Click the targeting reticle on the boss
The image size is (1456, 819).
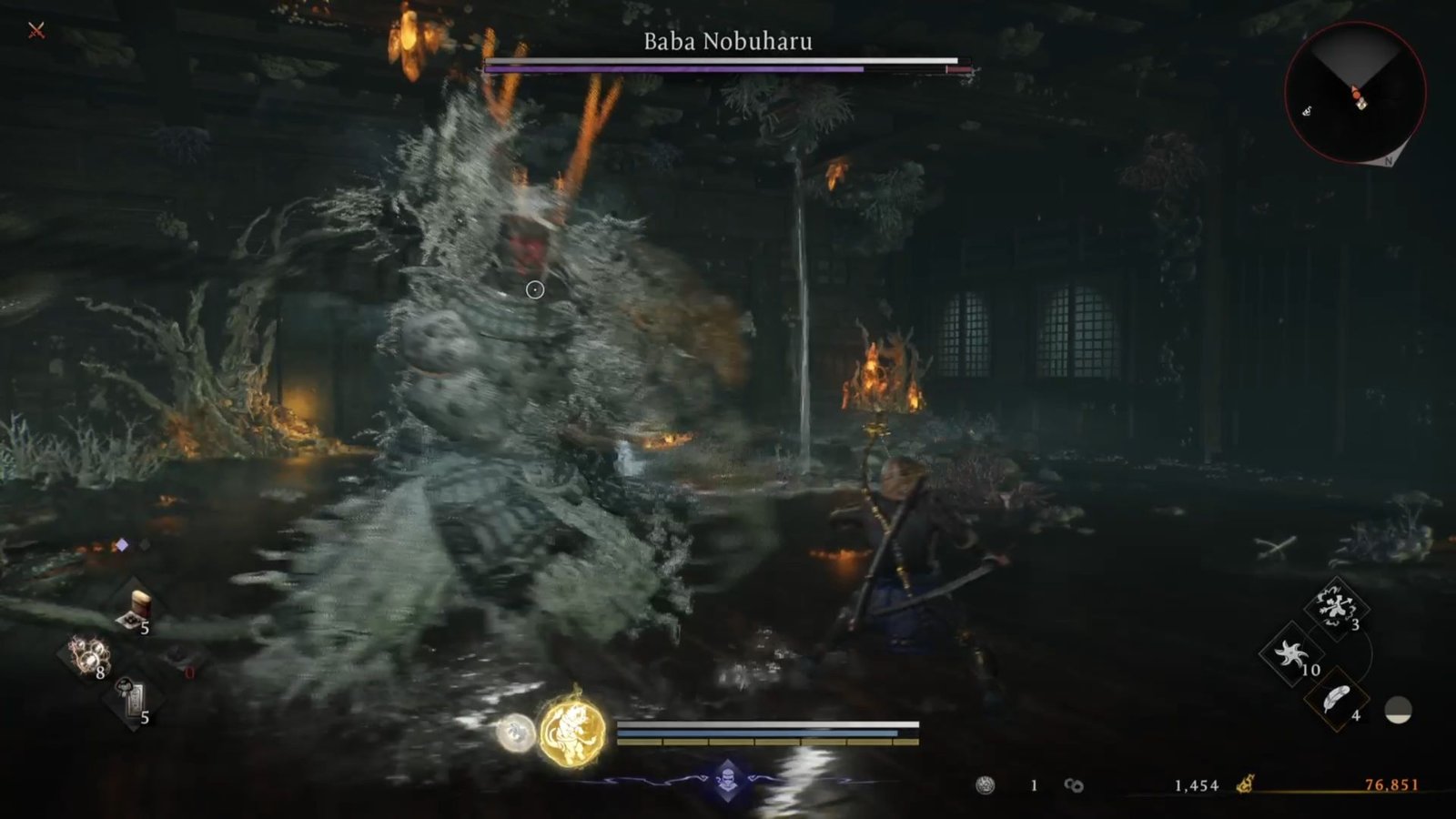pyautogui.click(x=533, y=289)
